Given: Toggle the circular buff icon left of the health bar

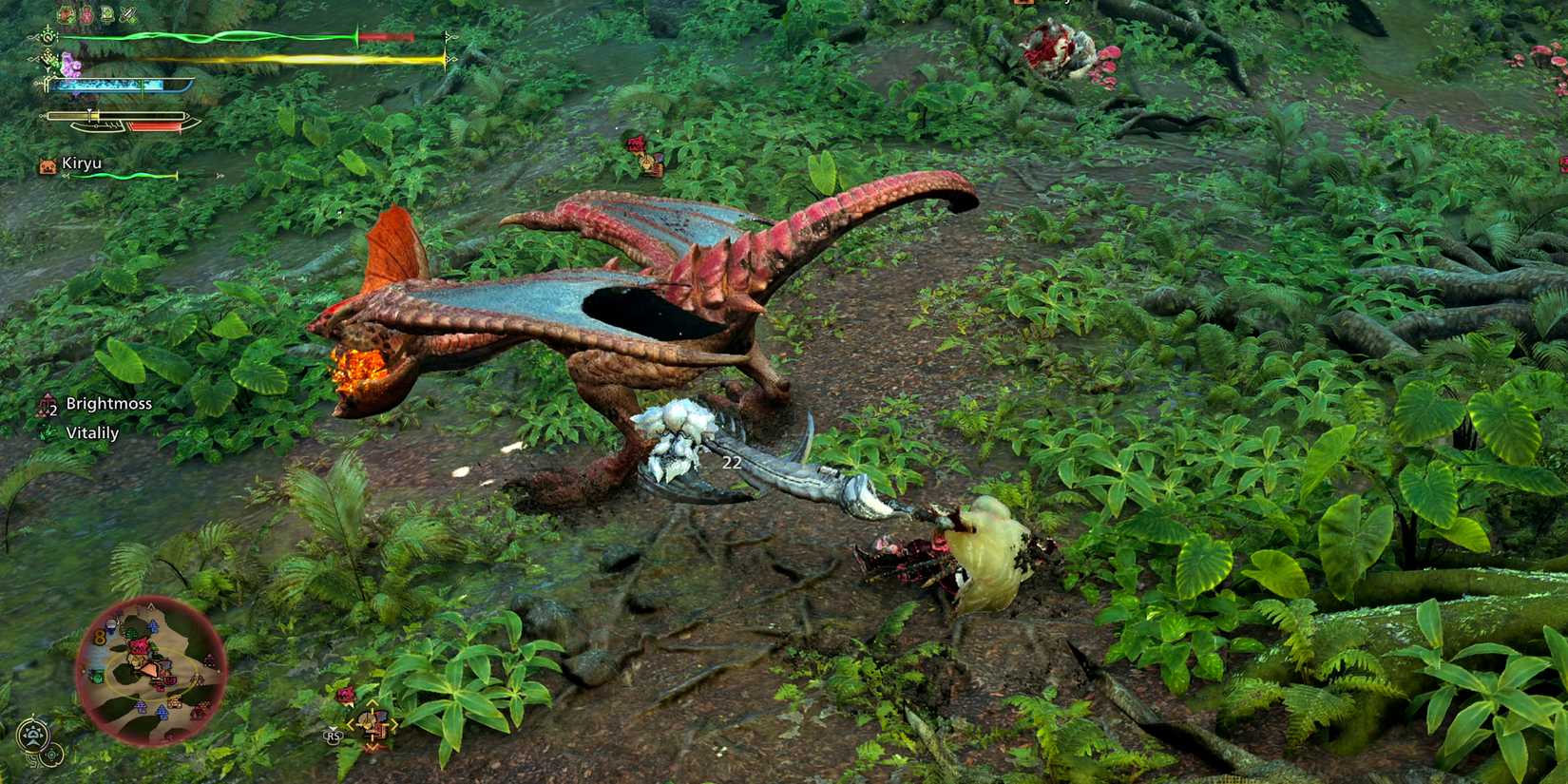Looking at the screenshot, I should 48,36.
